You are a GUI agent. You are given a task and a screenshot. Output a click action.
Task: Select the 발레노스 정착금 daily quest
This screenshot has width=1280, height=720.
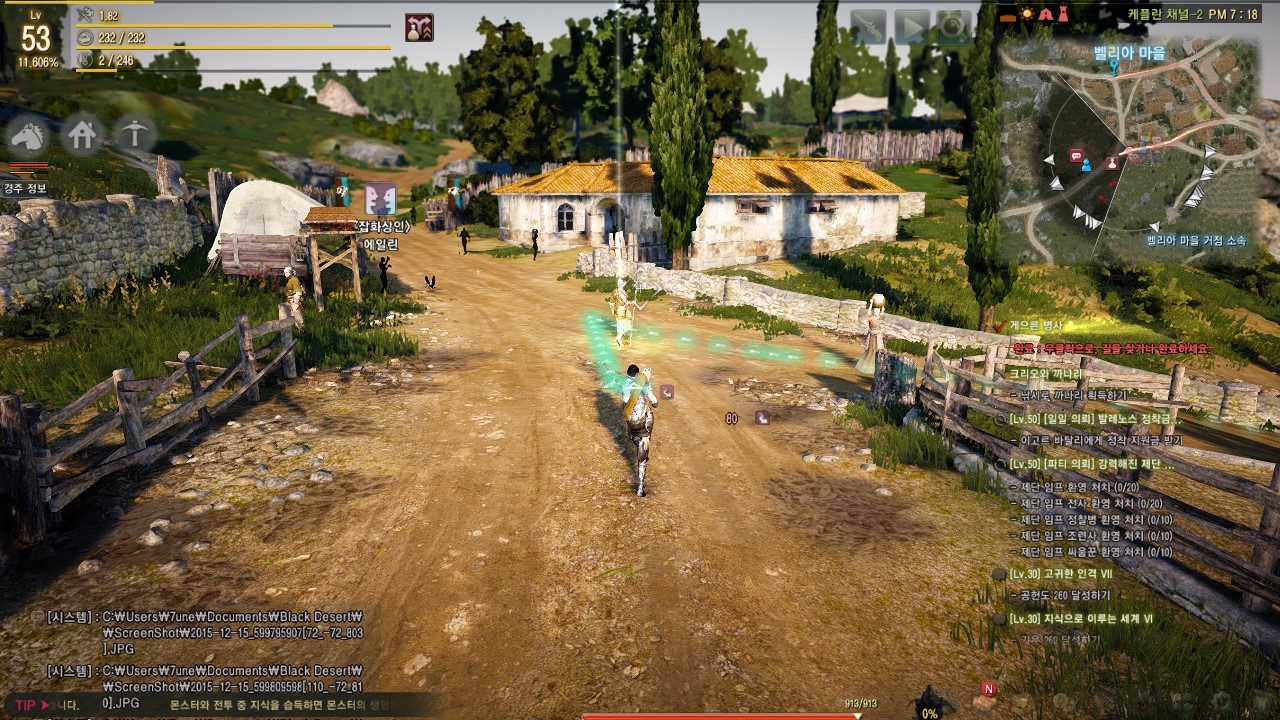click(1089, 418)
